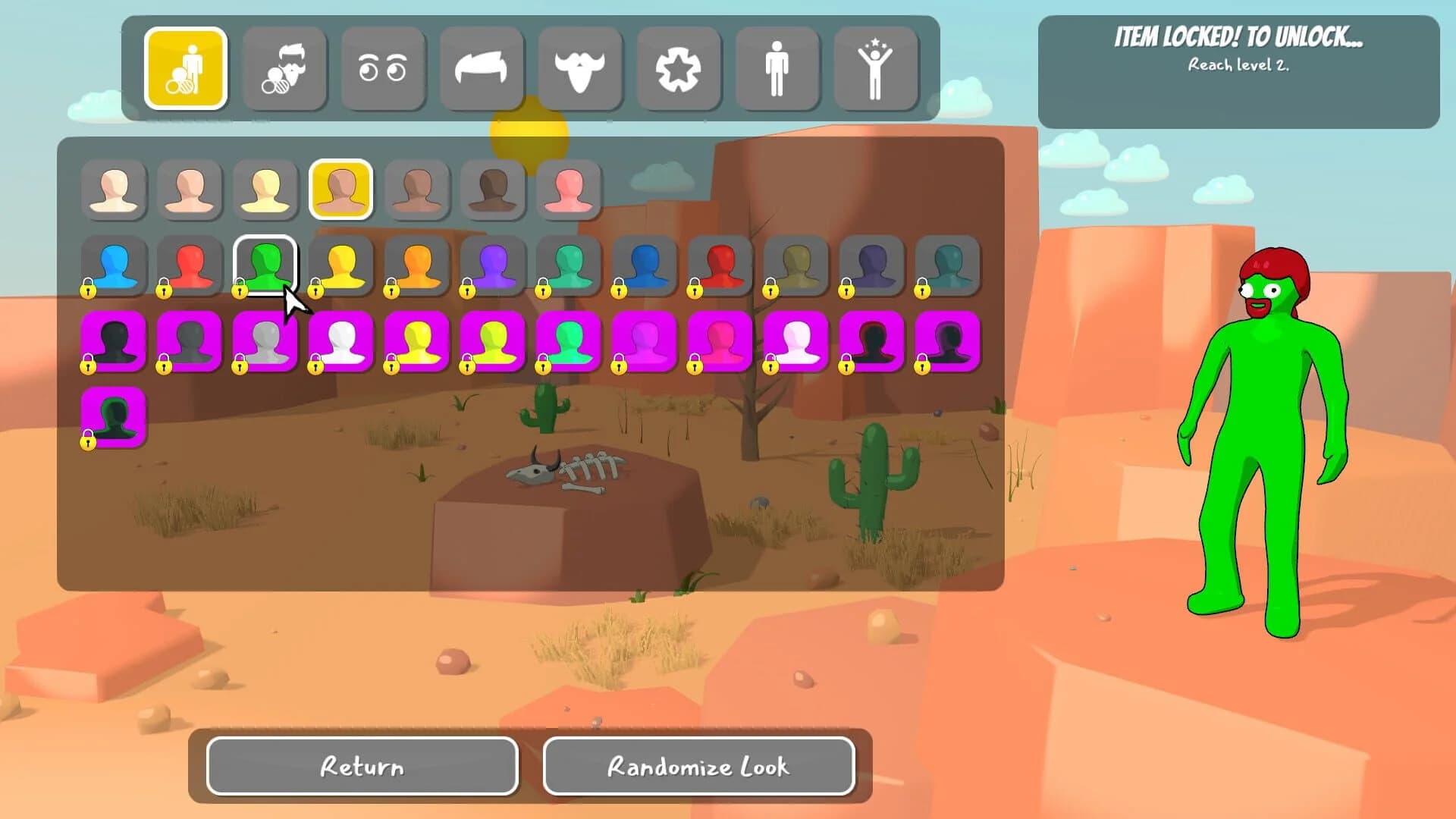Open the beard and mustache tab
The height and width of the screenshot is (819, 1456).
[x=581, y=68]
